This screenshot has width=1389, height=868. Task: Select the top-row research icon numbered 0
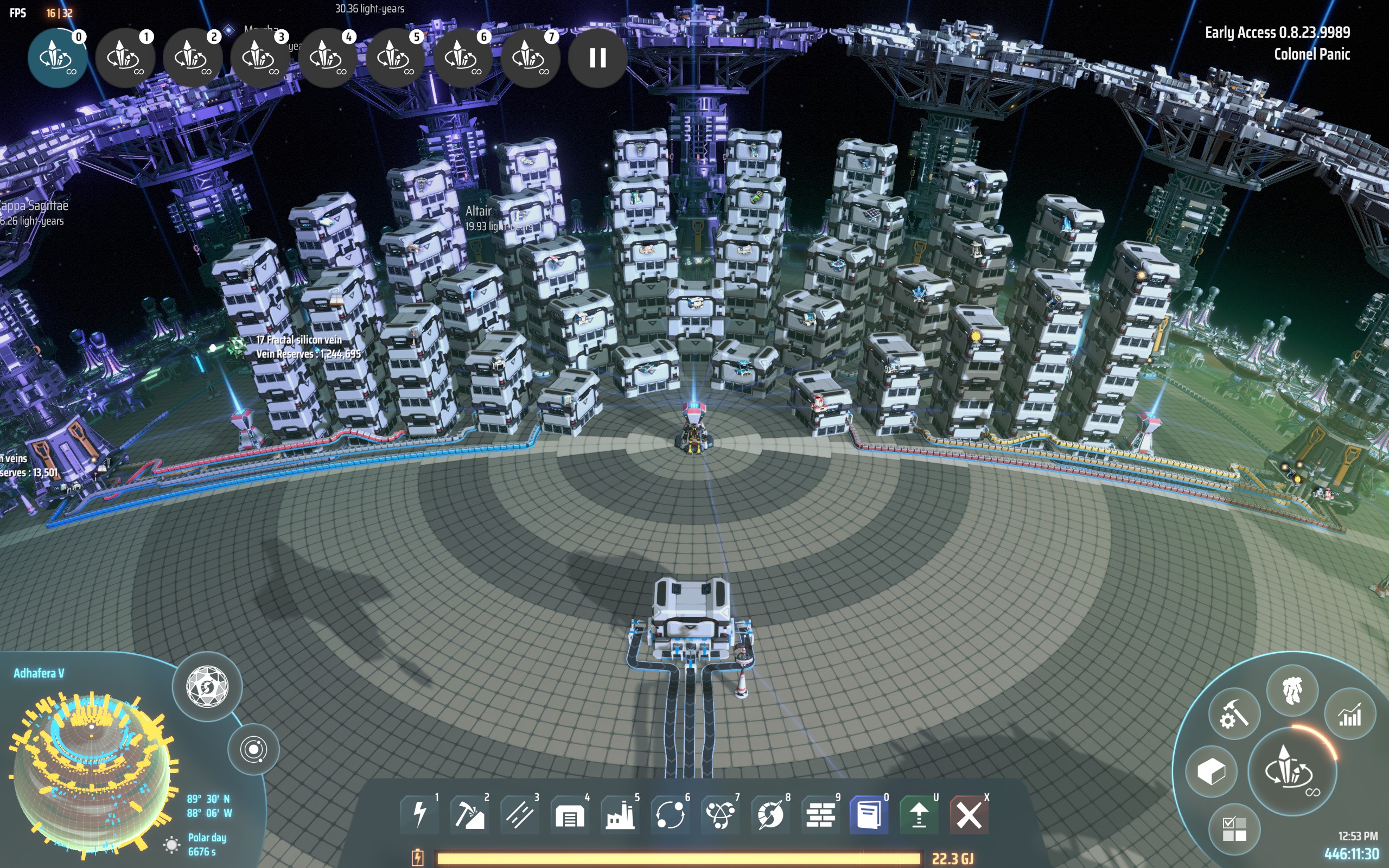point(57,58)
